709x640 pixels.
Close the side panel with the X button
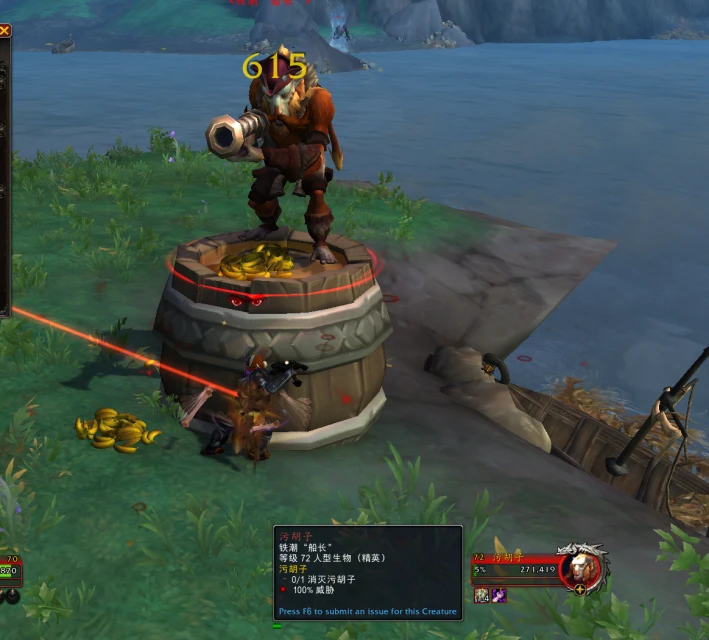[4, 31]
